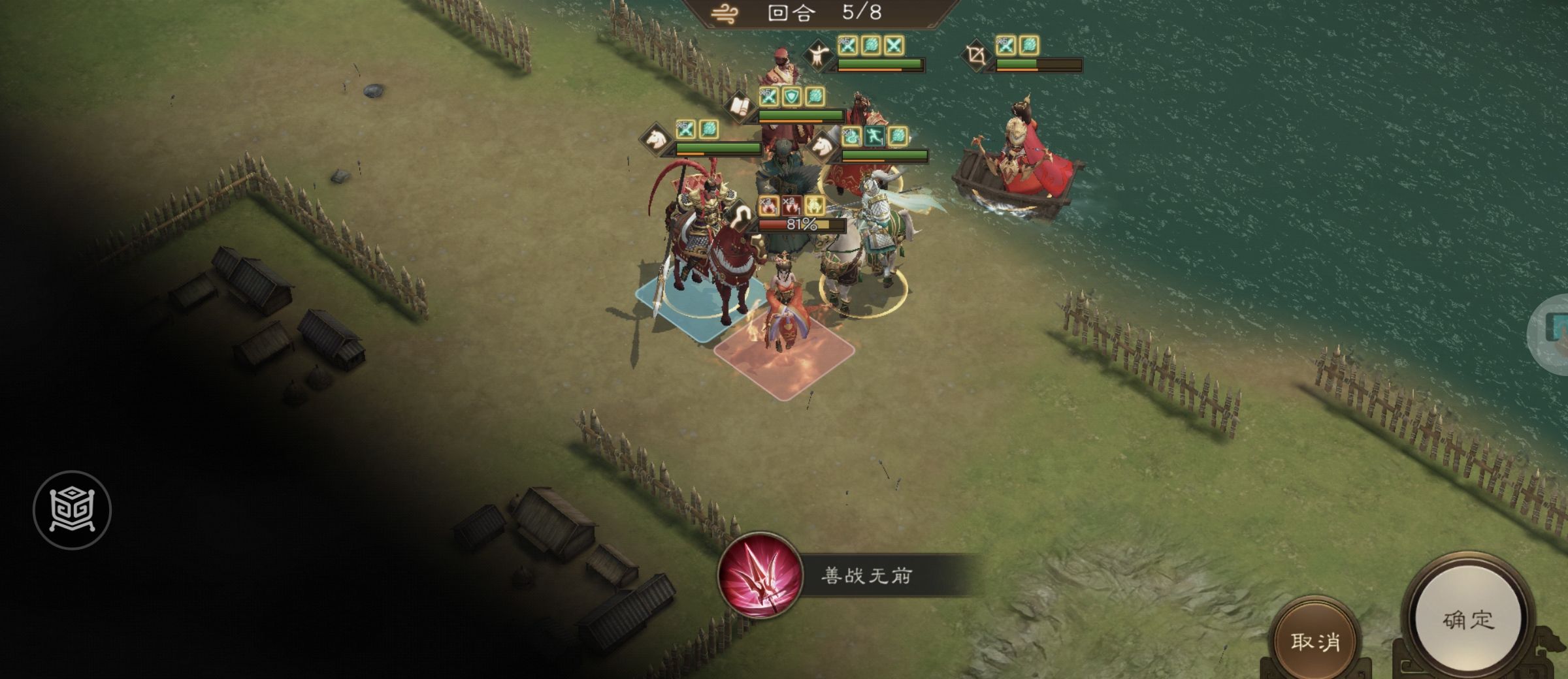Inspect the snake debuff icon on the white-horse rider
Image resolution: width=1568 pixels, height=679 pixels.
point(851,136)
